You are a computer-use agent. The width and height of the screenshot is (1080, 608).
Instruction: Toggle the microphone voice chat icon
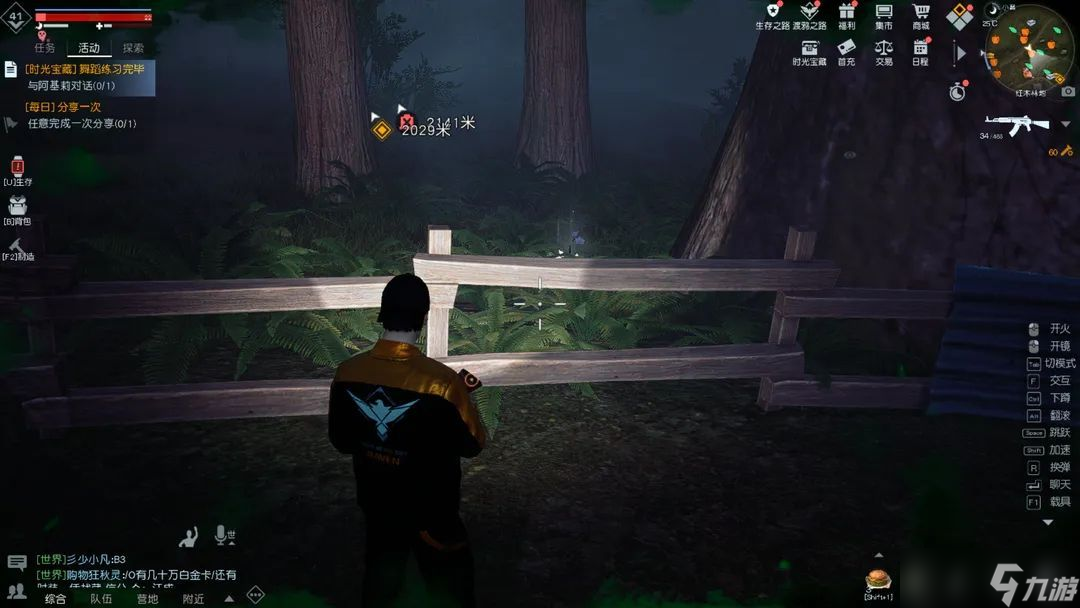pos(223,537)
